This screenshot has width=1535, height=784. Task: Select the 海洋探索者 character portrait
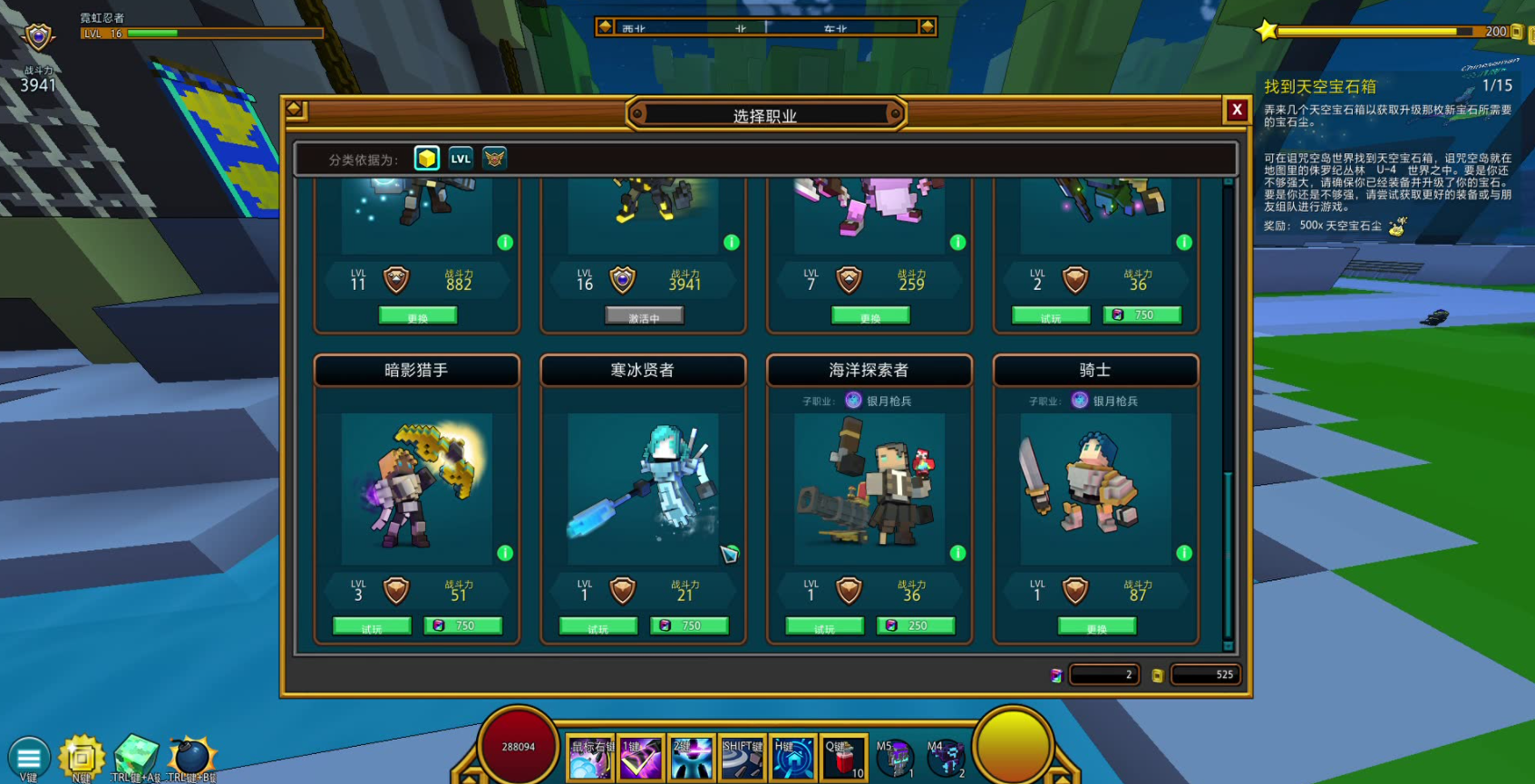pos(869,488)
